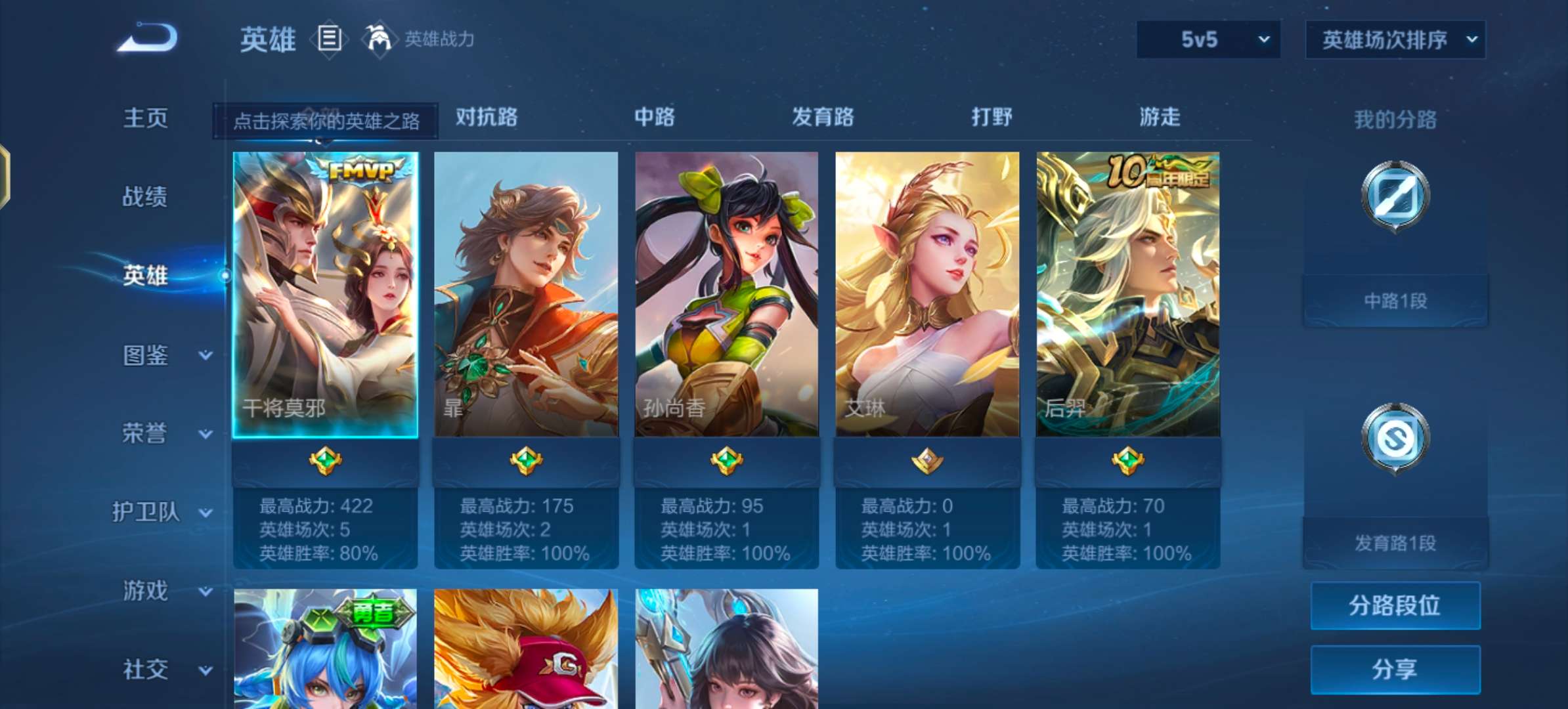Switch to the 战绩 tab

[x=144, y=196]
